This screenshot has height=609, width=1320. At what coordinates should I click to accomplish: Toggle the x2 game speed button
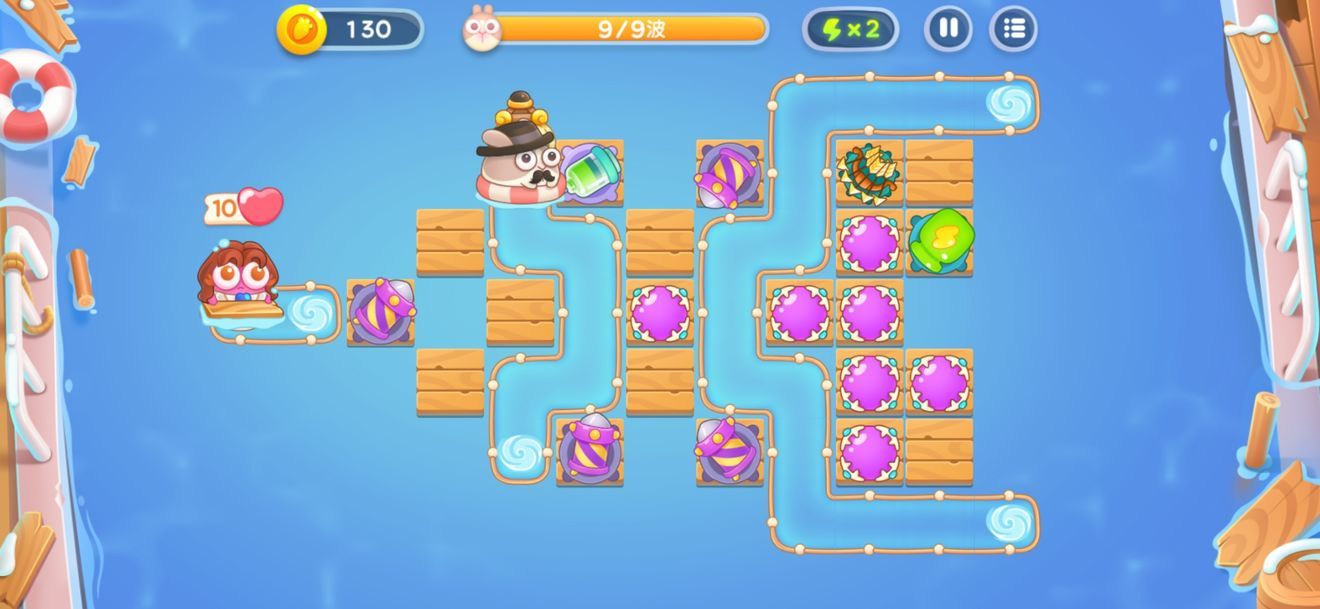click(850, 29)
